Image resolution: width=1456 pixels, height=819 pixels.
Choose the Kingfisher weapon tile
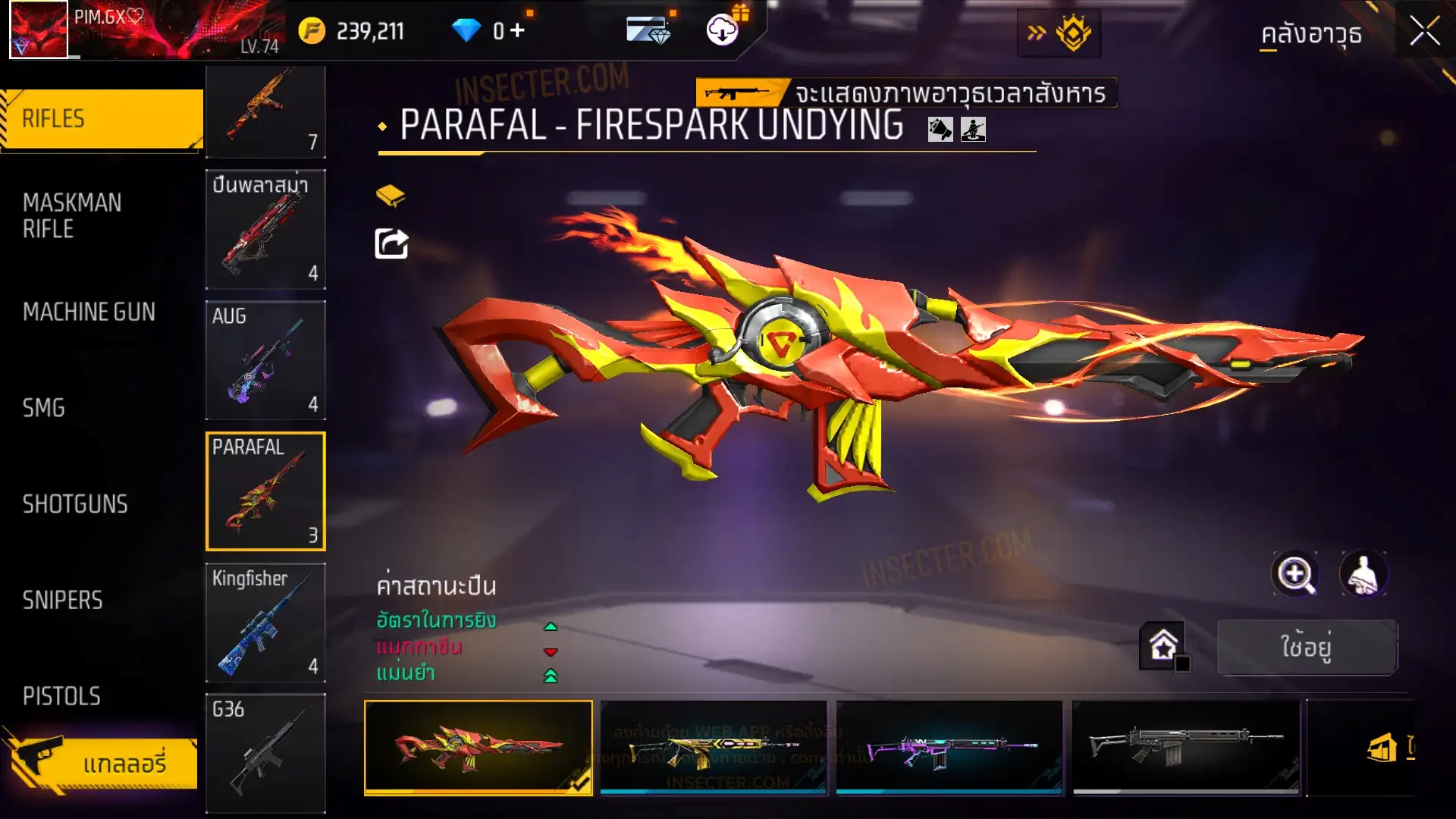[265, 623]
